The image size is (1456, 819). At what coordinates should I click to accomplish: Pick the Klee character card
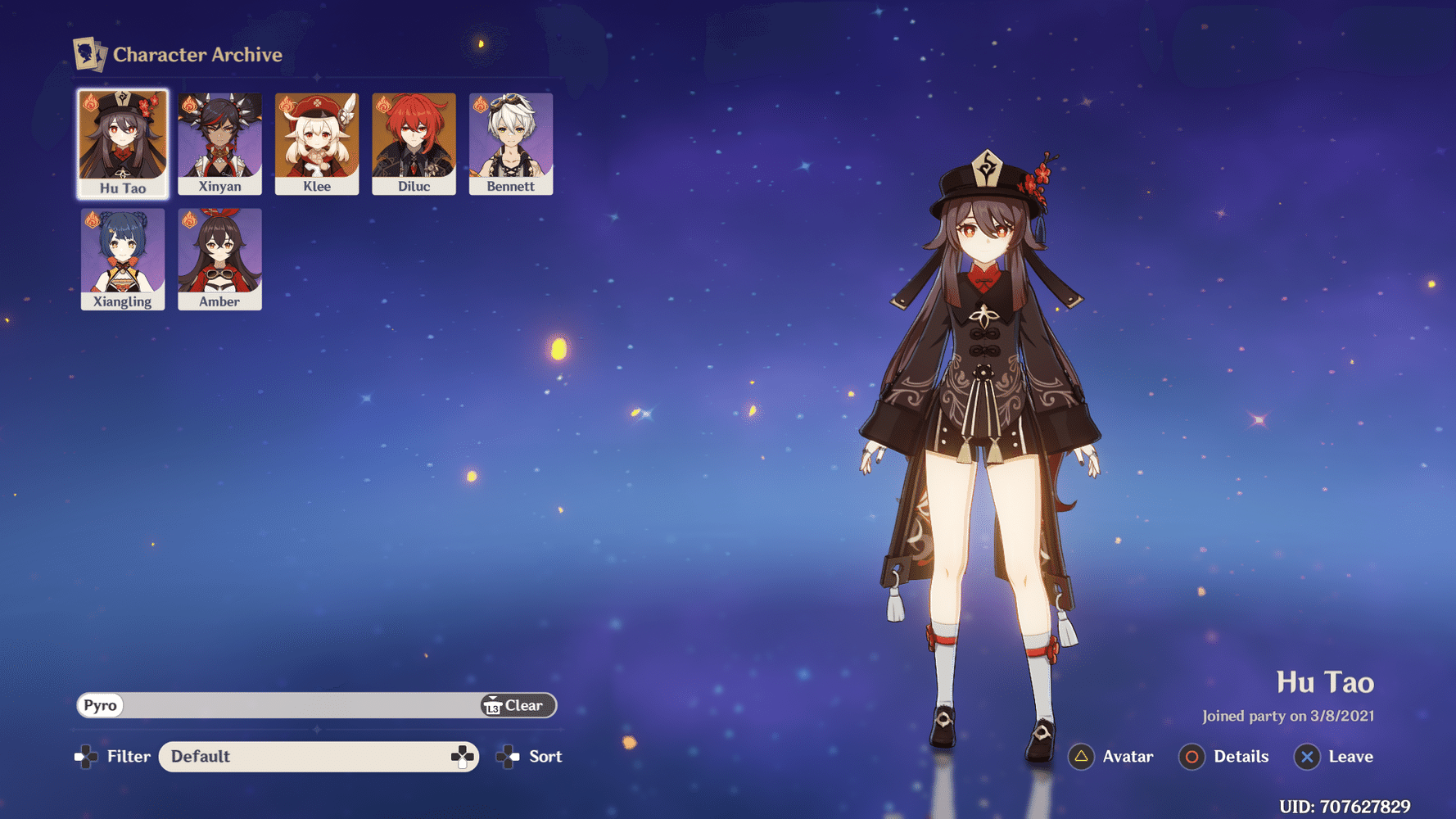(x=317, y=143)
